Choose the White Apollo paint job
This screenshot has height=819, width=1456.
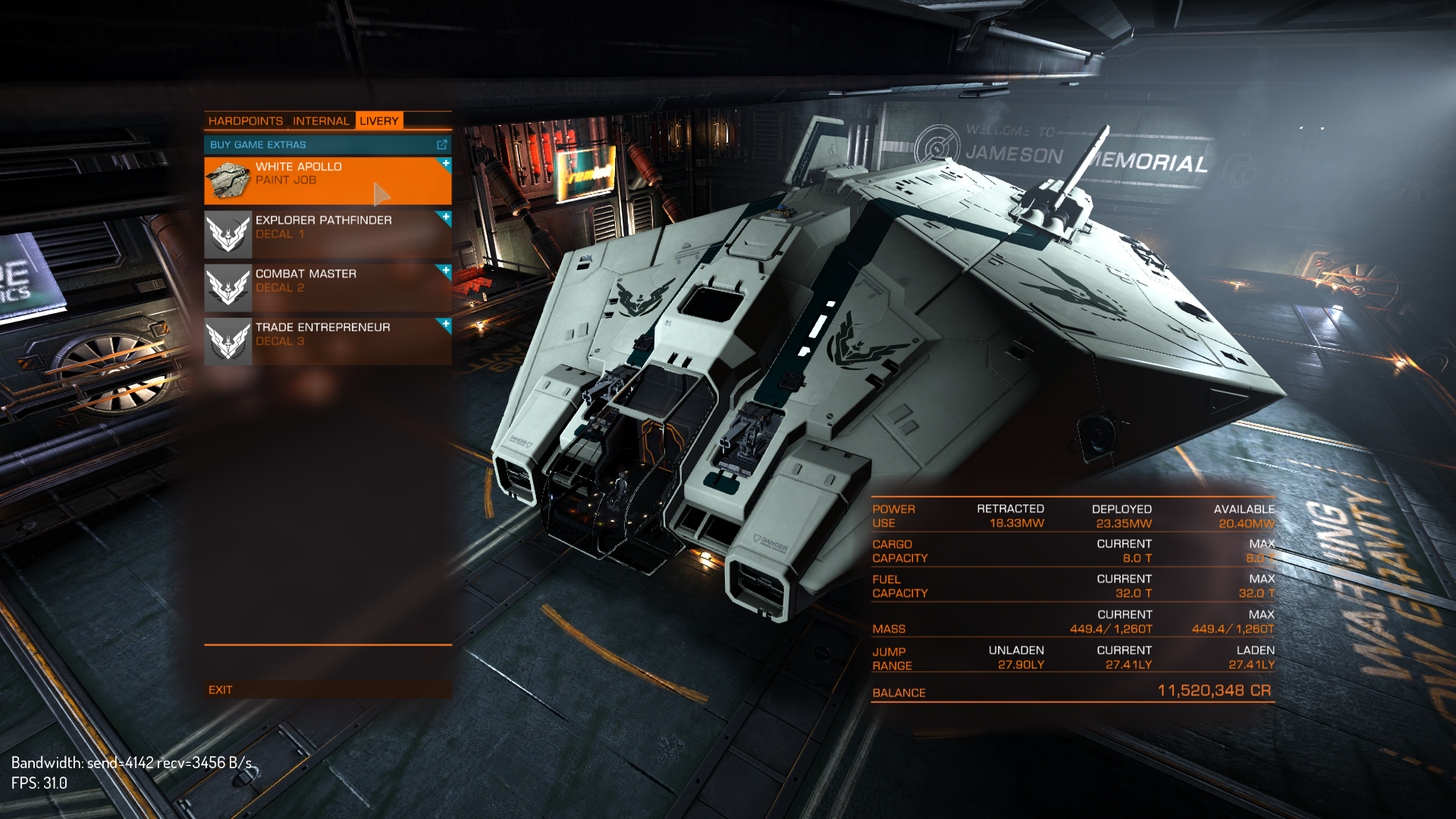pos(328,180)
